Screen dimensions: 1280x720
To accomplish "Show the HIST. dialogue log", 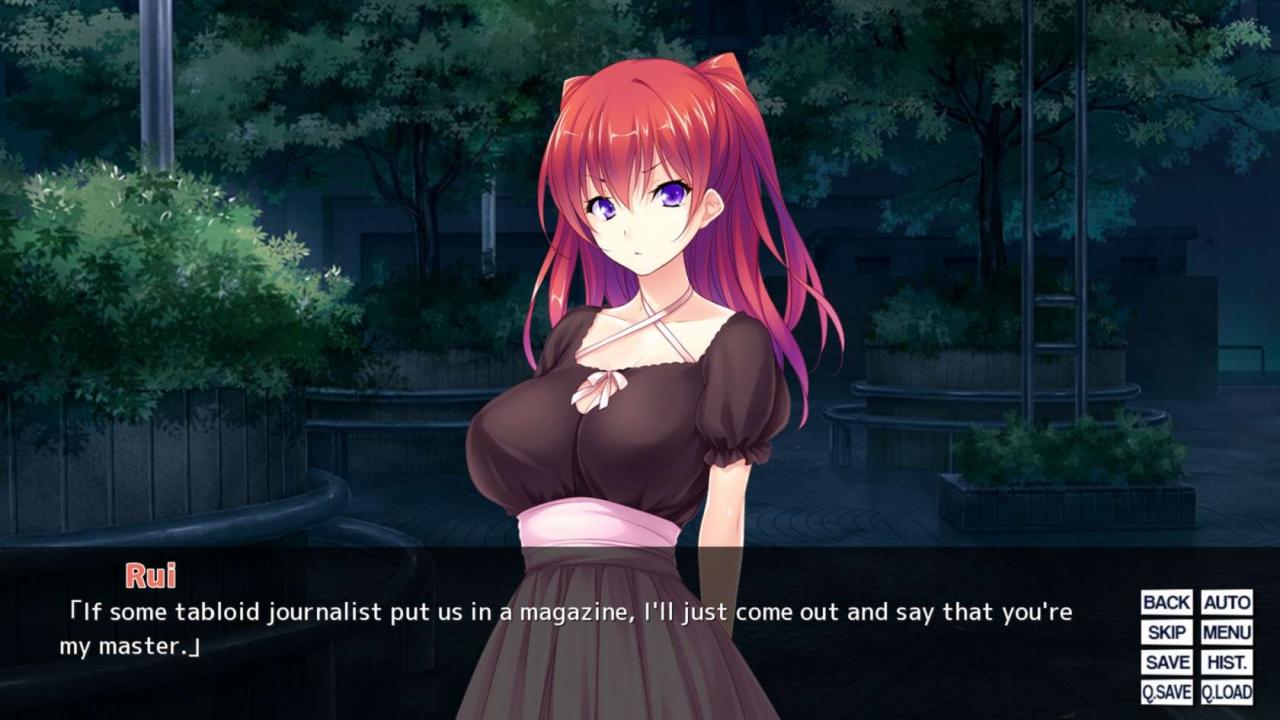I will tap(1226, 662).
